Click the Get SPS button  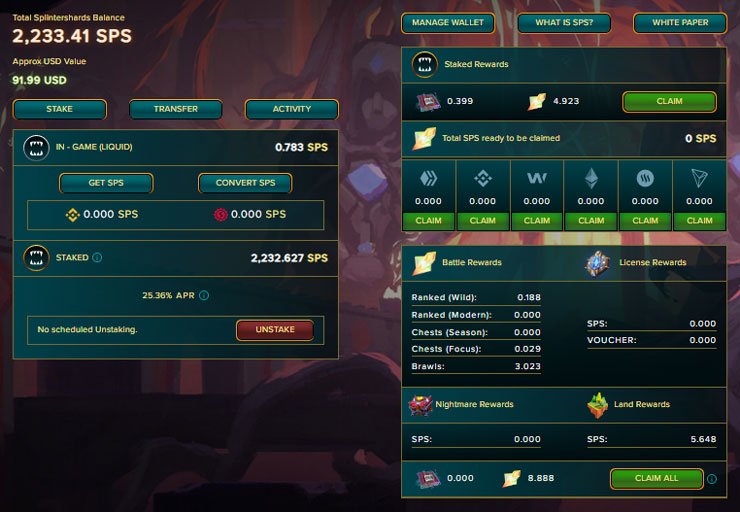[x=106, y=183]
